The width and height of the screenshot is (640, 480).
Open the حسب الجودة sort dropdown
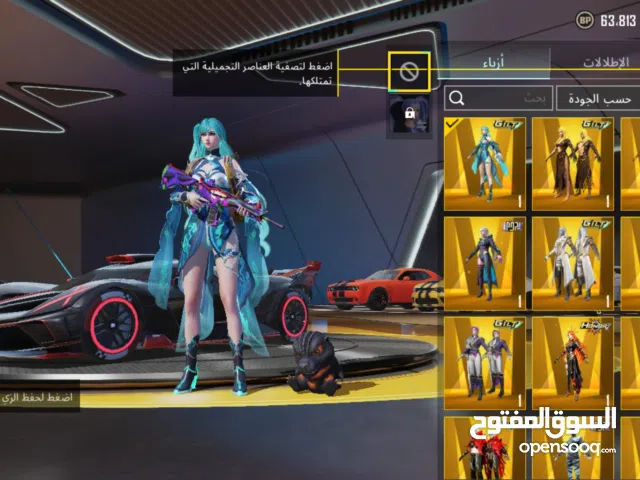tap(599, 99)
